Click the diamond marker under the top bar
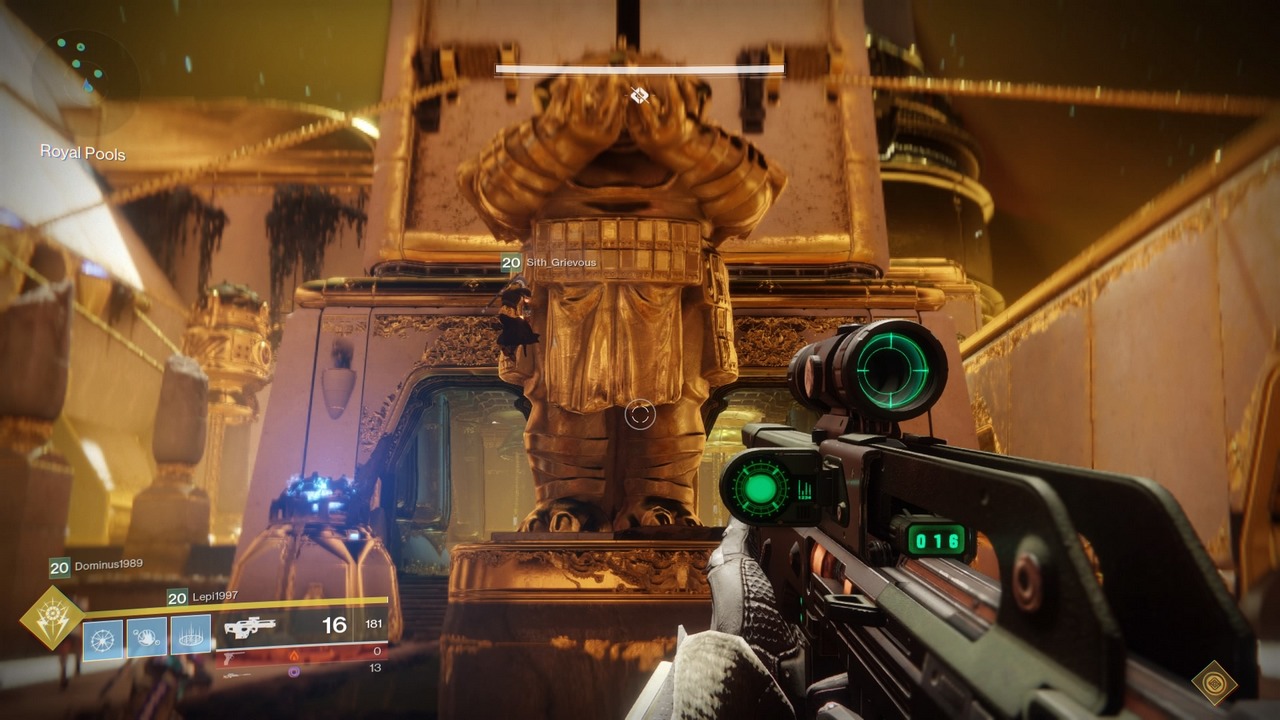1280x720 pixels. pos(639,95)
